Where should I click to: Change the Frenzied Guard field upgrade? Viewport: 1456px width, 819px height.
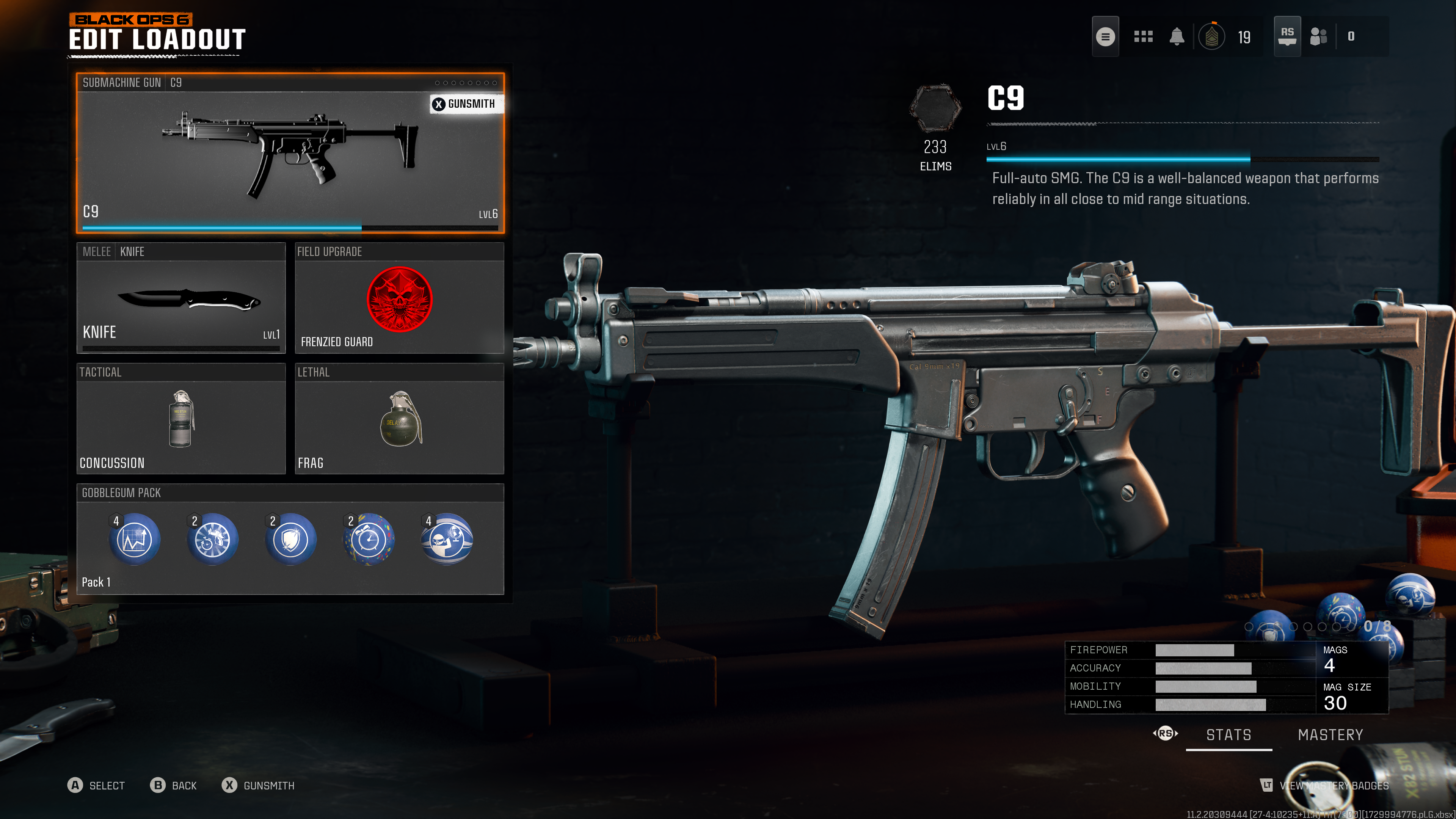(x=399, y=298)
